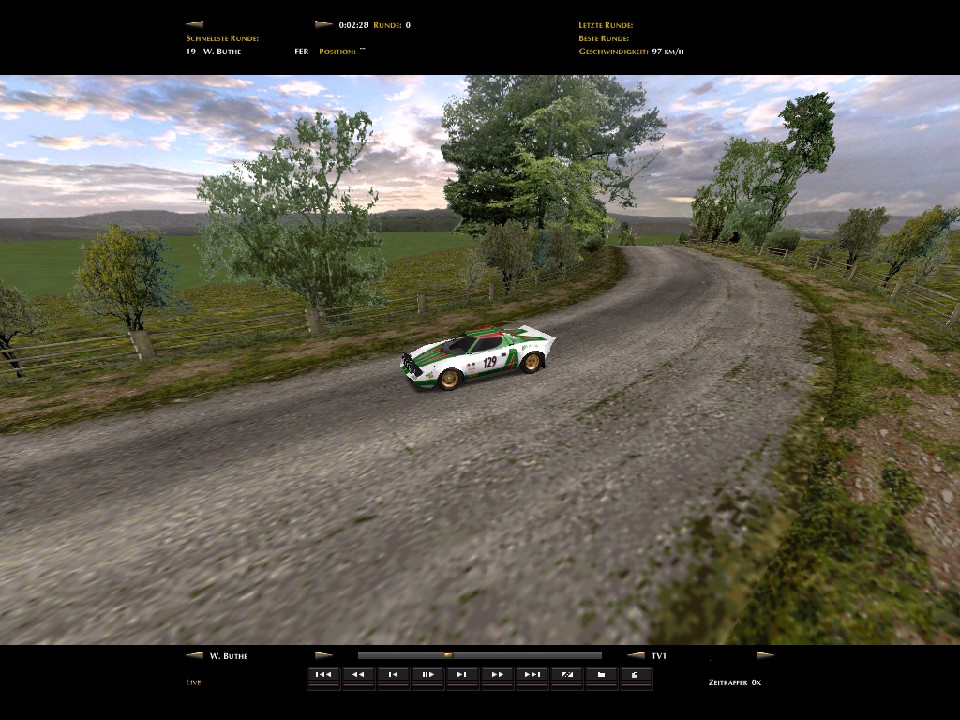The width and height of the screenshot is (960, 720).
Task: Toggle play/pause on the replay
Action: tap(427, 675)
